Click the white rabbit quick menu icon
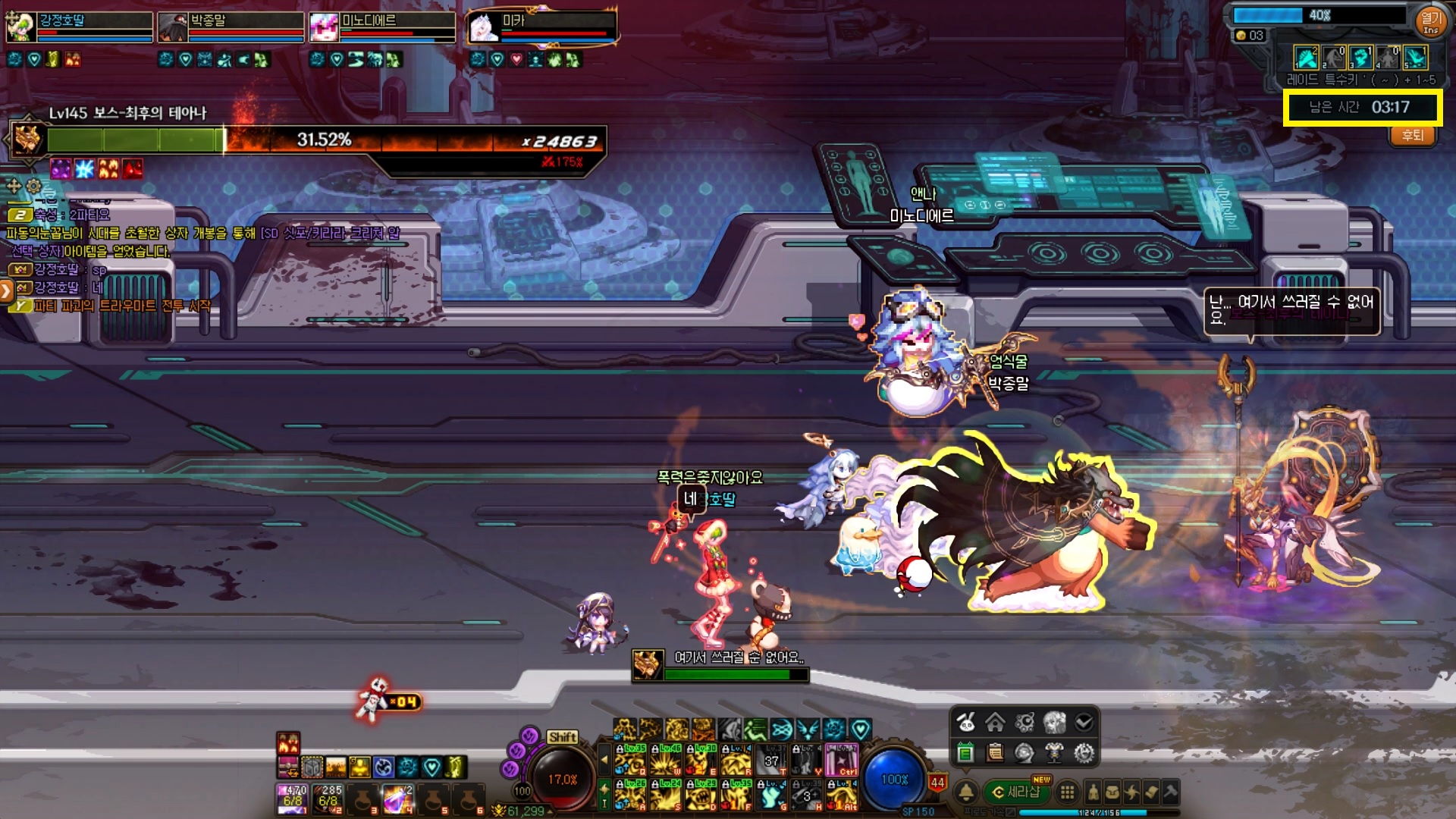 tap(965, 723)
